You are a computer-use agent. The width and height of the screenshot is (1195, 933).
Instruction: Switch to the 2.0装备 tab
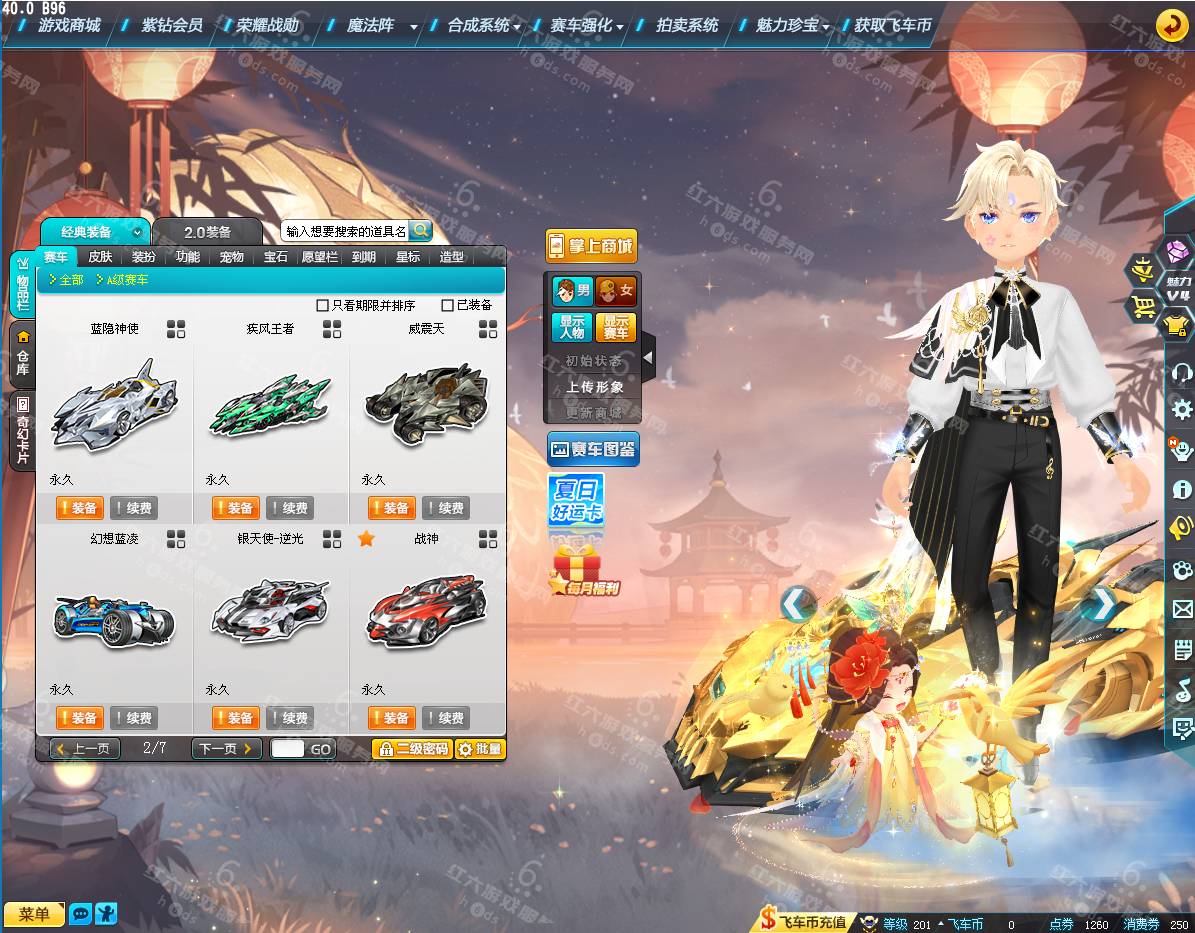(x=207, y=232)
